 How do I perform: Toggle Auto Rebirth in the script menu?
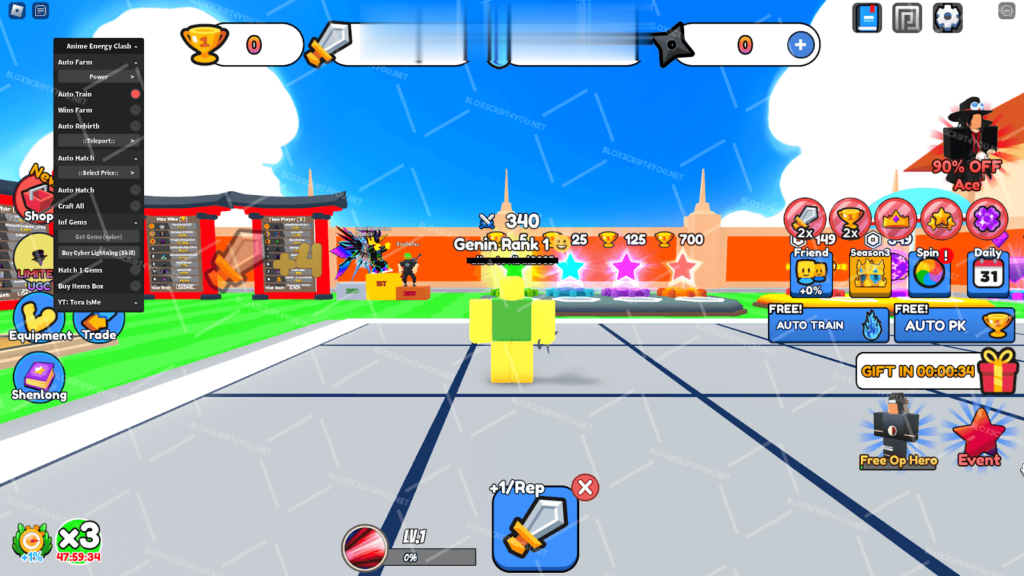(135, 126)
